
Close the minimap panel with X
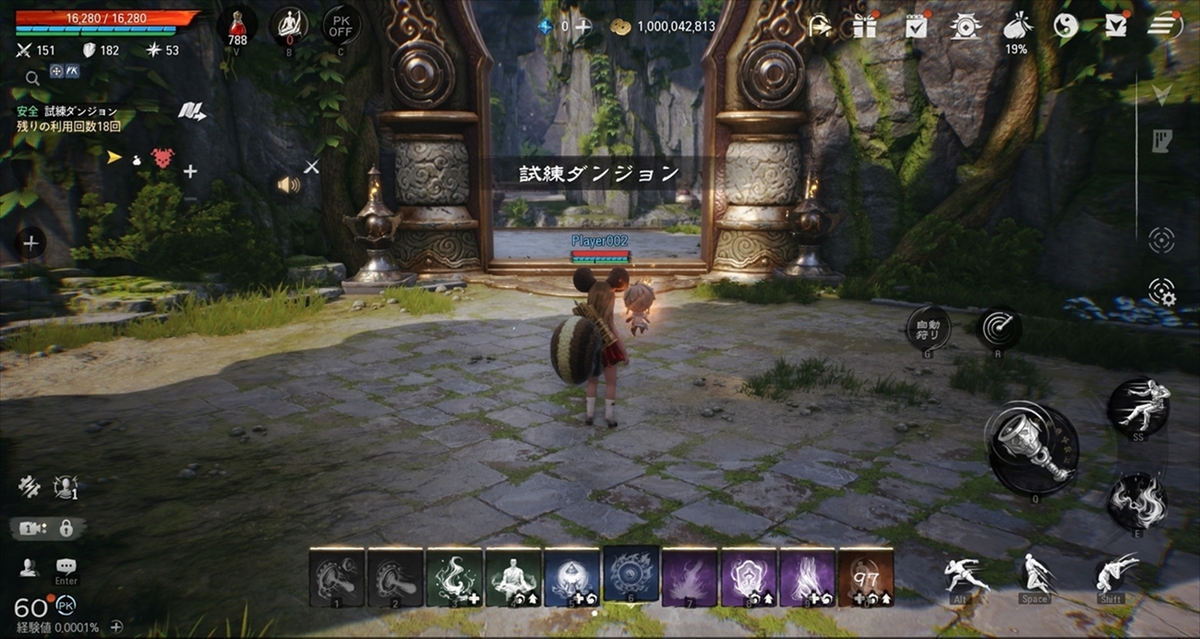point(311,166)
